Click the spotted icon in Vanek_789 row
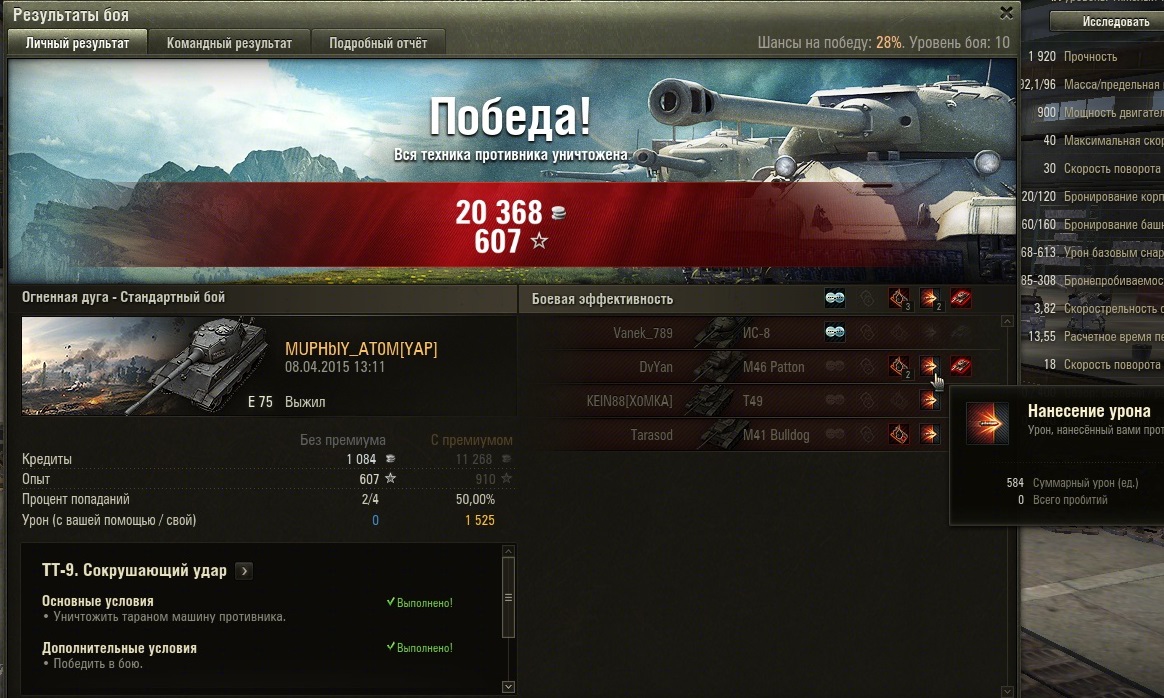The width and height of the screenshot is (1164, 698). [x=835, y=333]
